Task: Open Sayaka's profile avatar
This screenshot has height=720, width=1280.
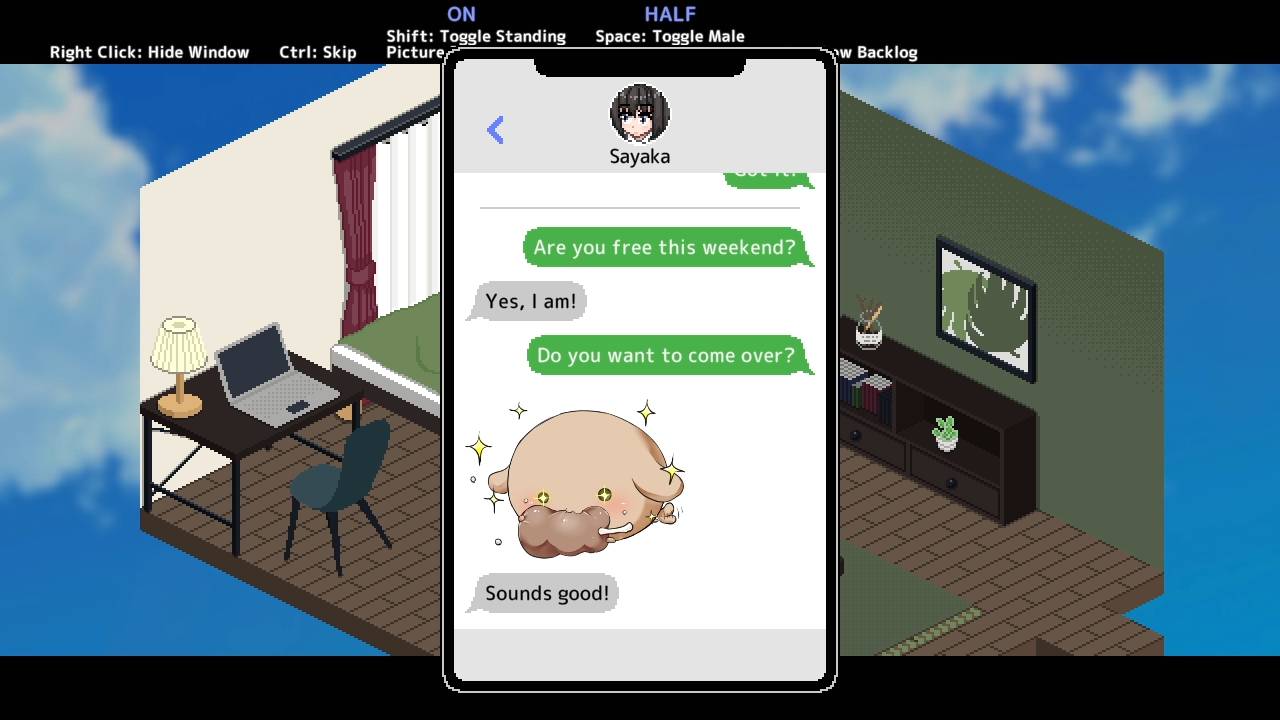Action: (640, 113)
